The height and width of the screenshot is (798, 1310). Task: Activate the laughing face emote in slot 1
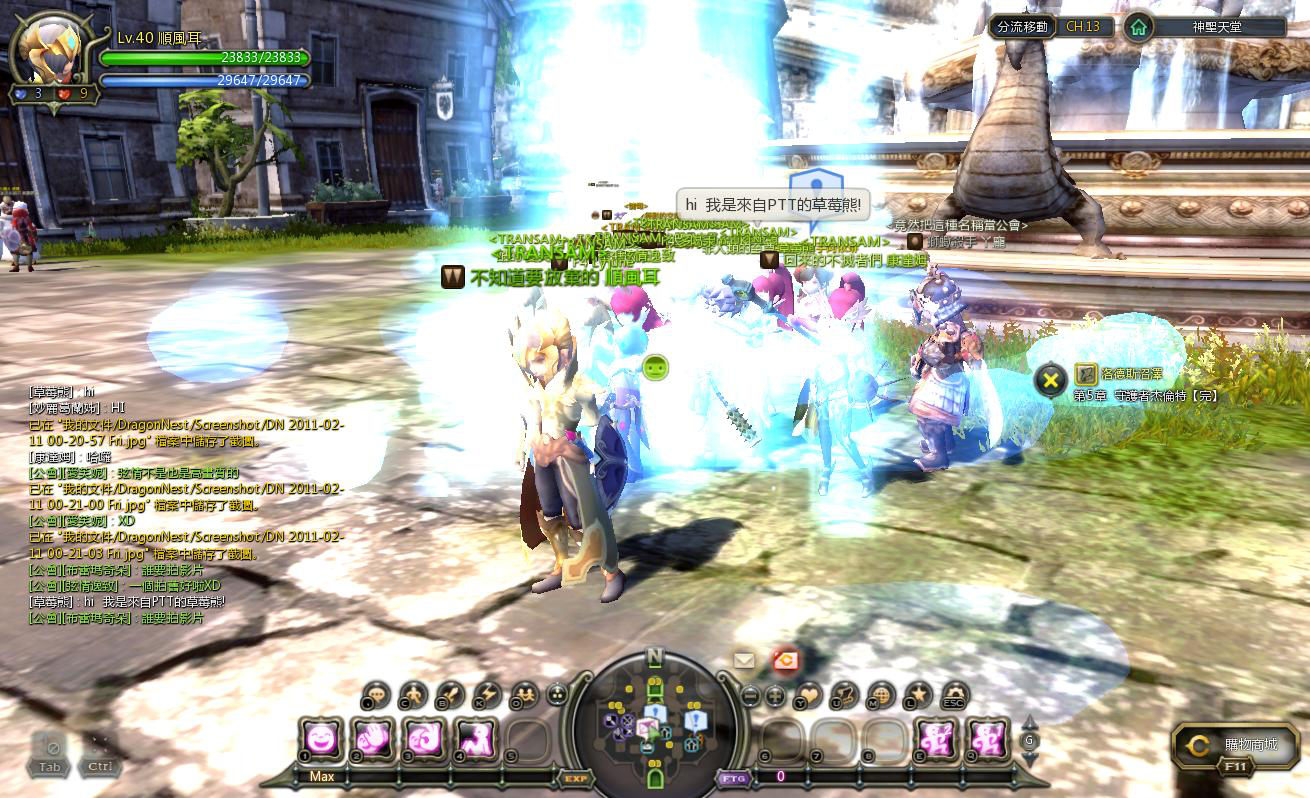(321, 741)
